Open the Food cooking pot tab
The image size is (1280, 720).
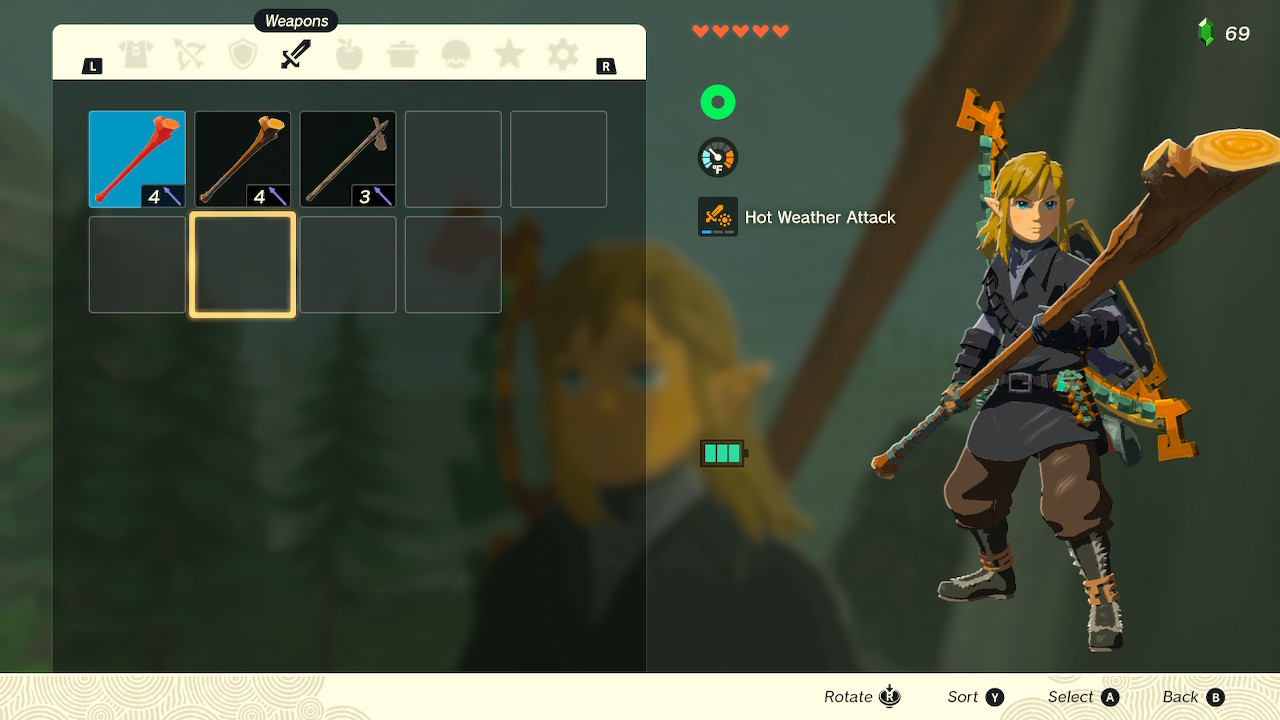coord(403,55)
